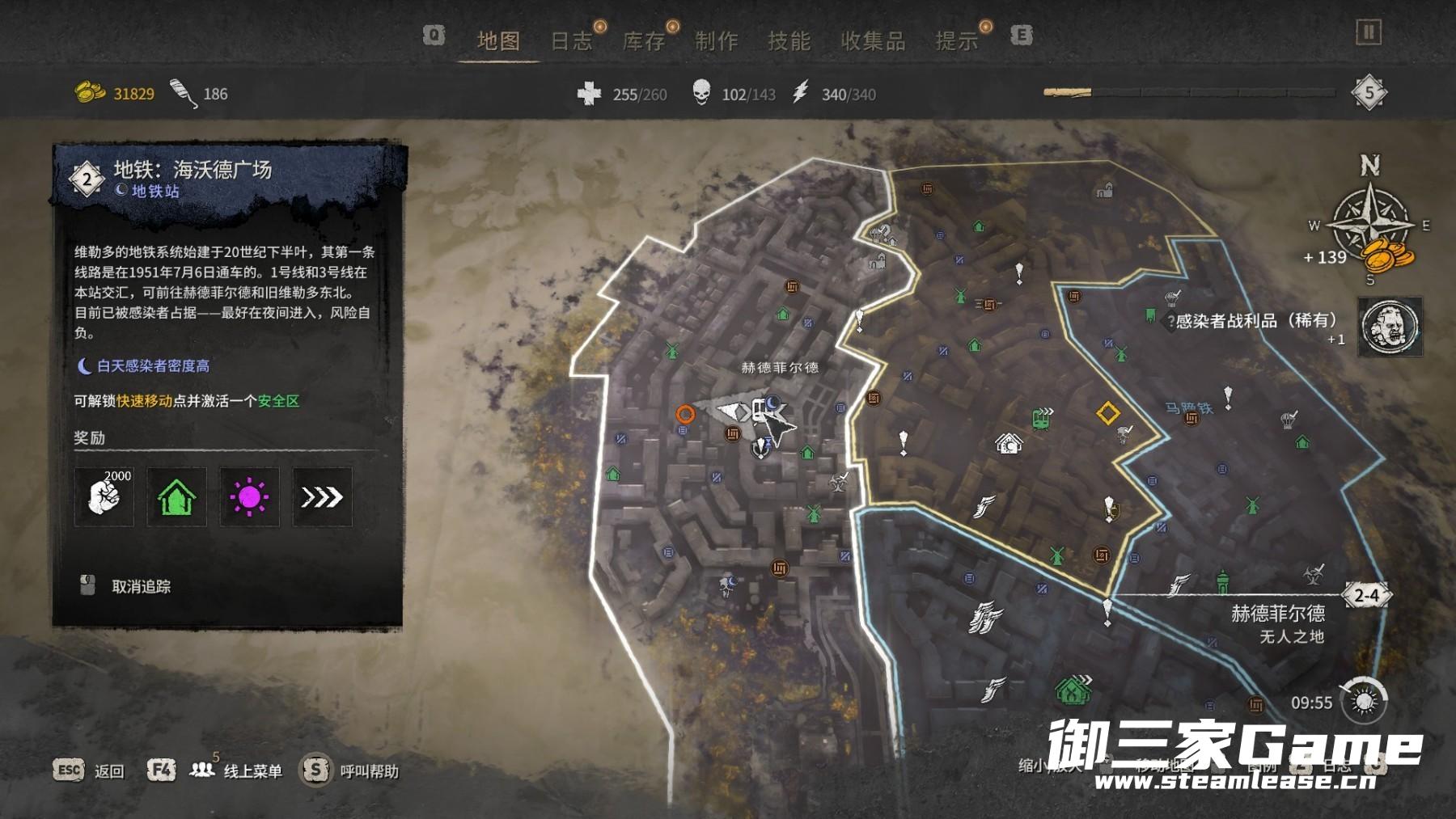Open the 收集品 collectibles tab

873,41
